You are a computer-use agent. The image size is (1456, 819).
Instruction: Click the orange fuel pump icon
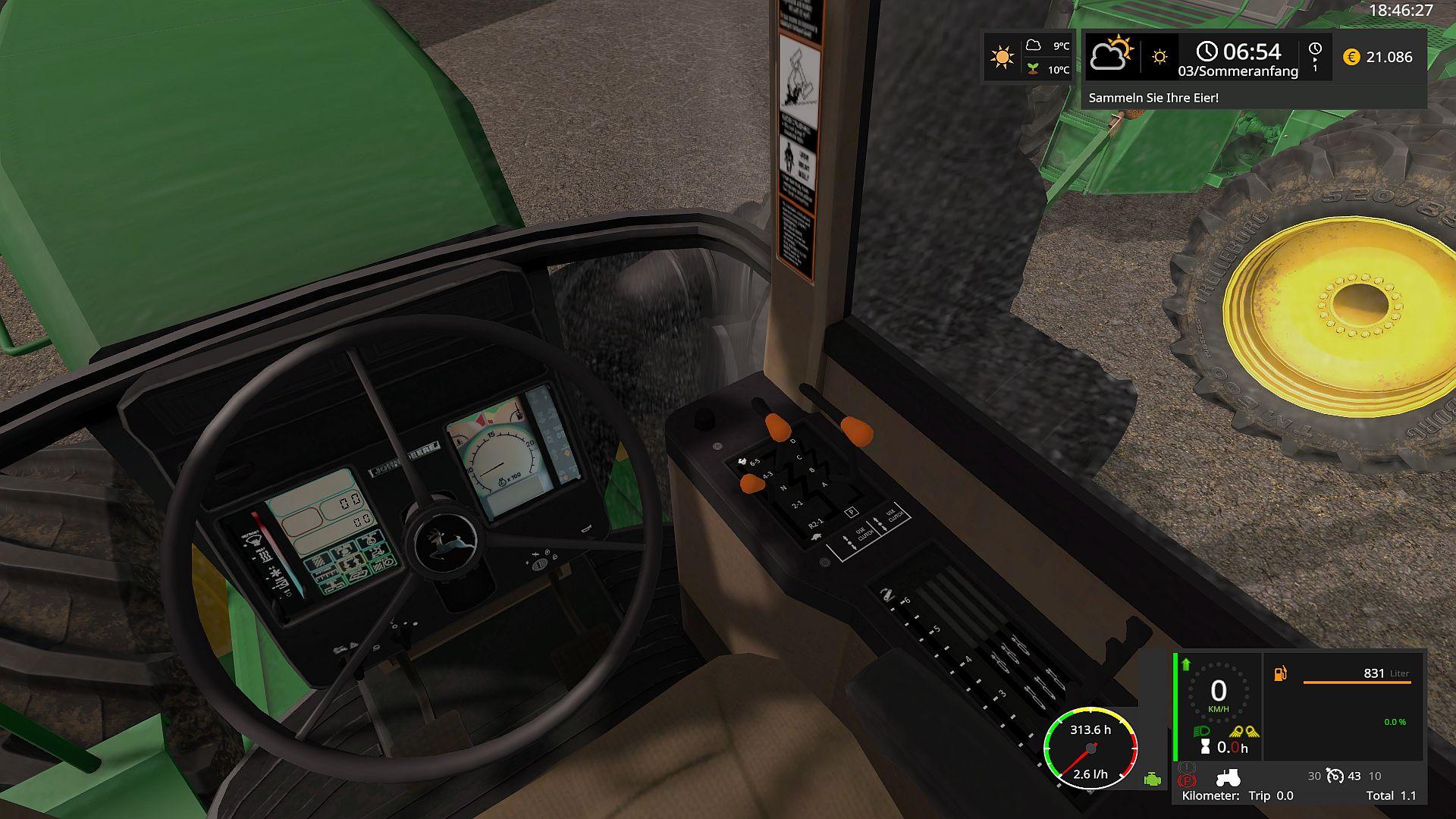tap(1280, 673)
